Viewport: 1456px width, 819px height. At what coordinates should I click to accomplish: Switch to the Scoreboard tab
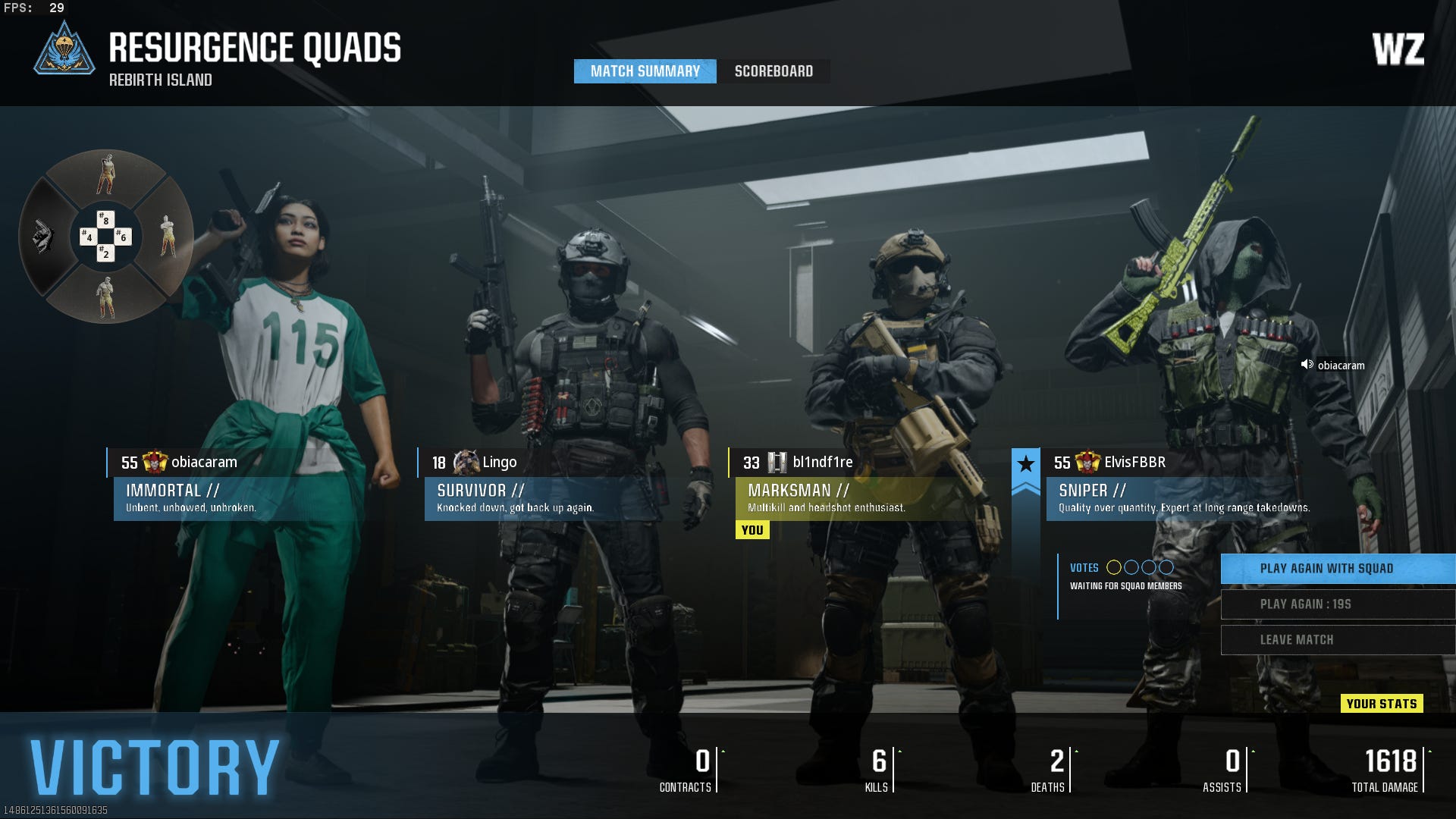click(773, 71)
